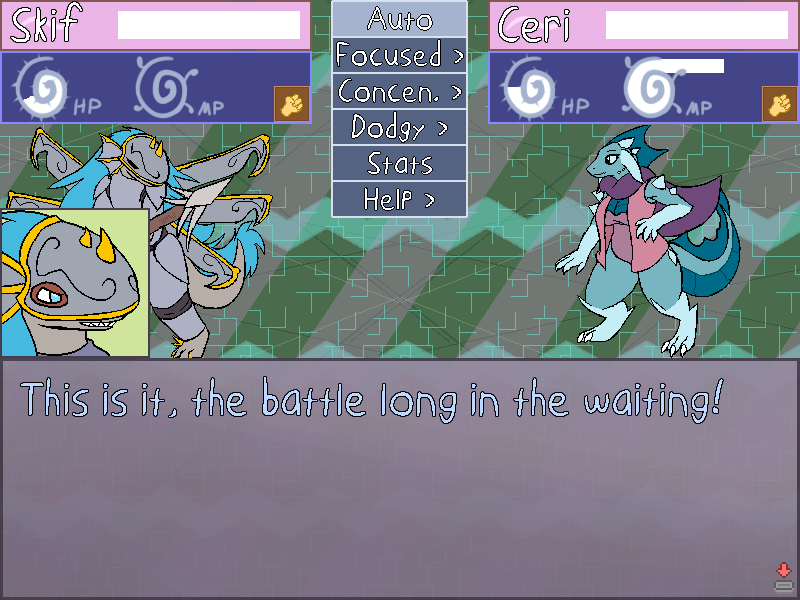Click Skif's fist icon
Screen dimensions: 800x600
(x=291, y=104)
